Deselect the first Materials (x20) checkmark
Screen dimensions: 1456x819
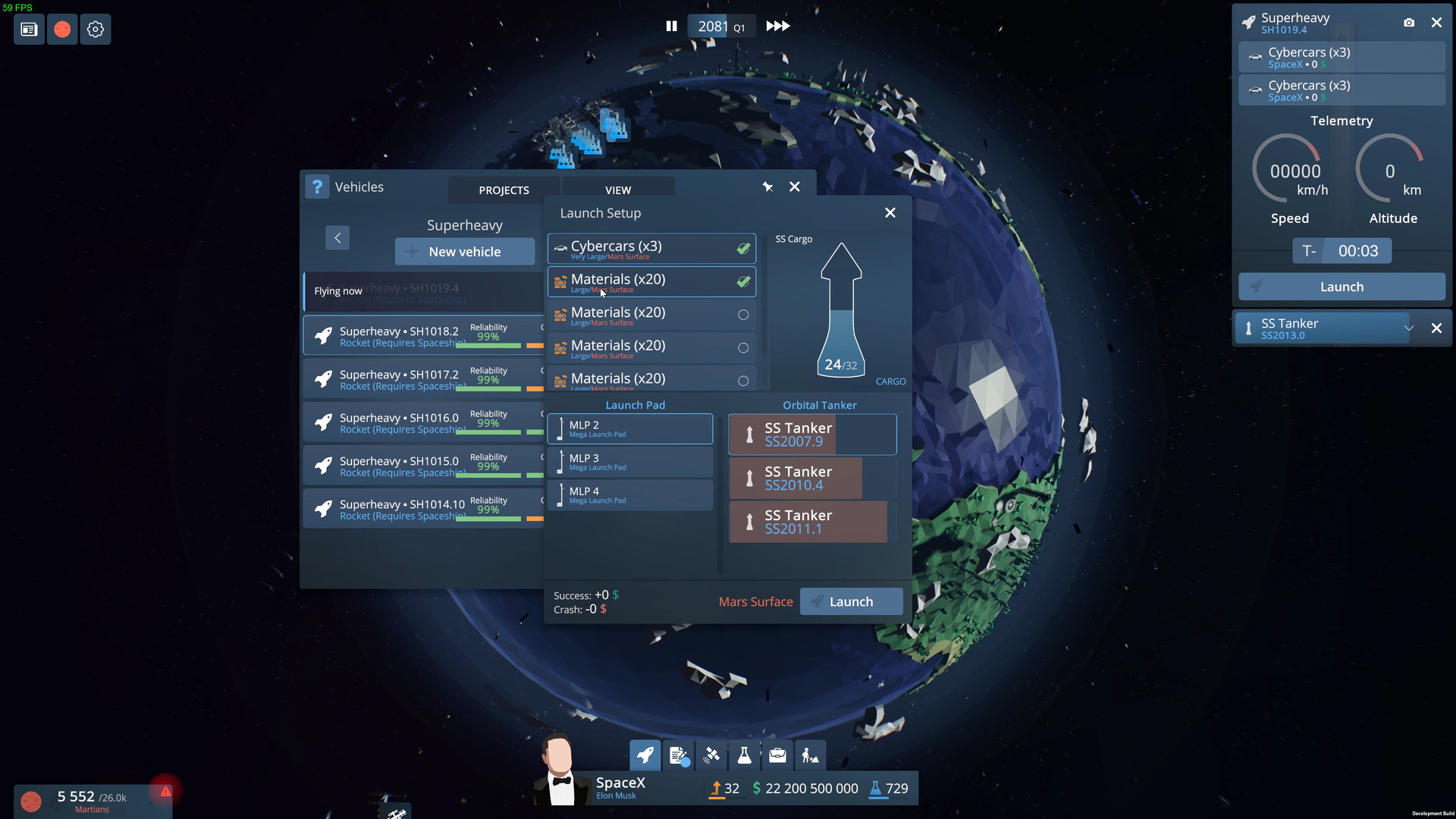pos(742,281)
